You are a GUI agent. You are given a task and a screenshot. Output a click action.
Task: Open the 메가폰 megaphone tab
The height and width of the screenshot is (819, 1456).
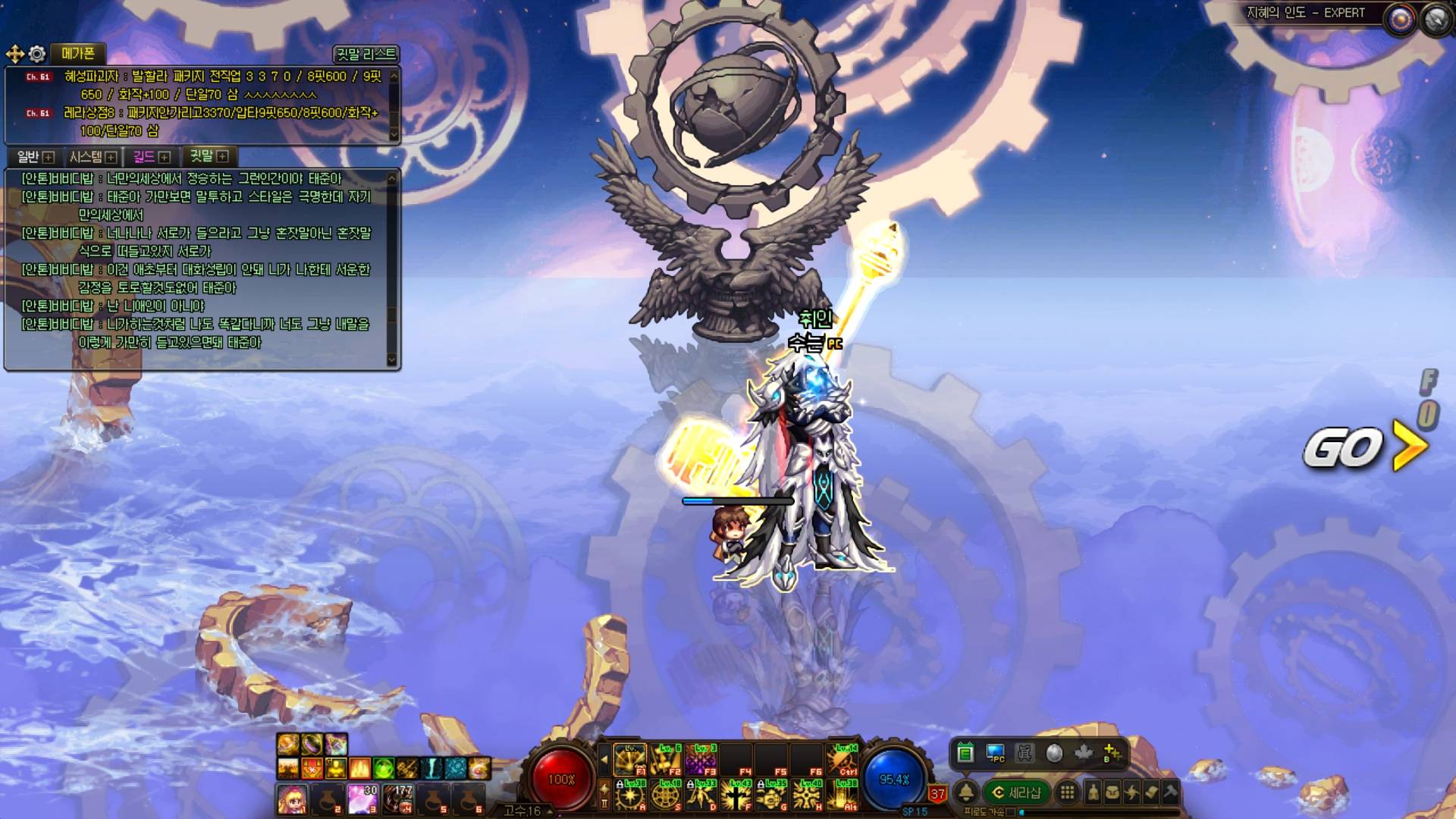tap(77, 54)
